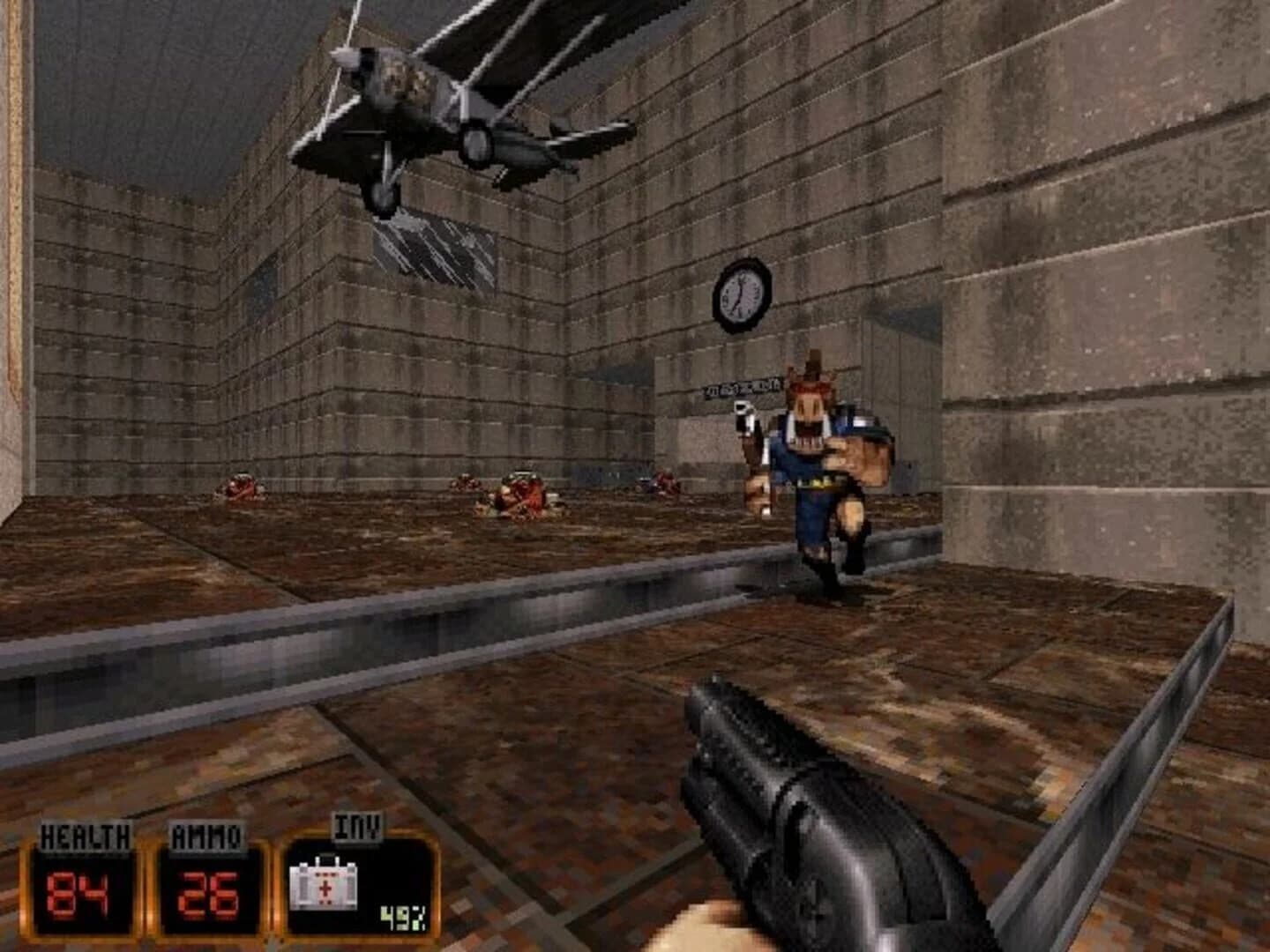Viewport: 1270px width, 952px height.
Task: Click the wall clock above the enemy
Action: pos(740,294)
